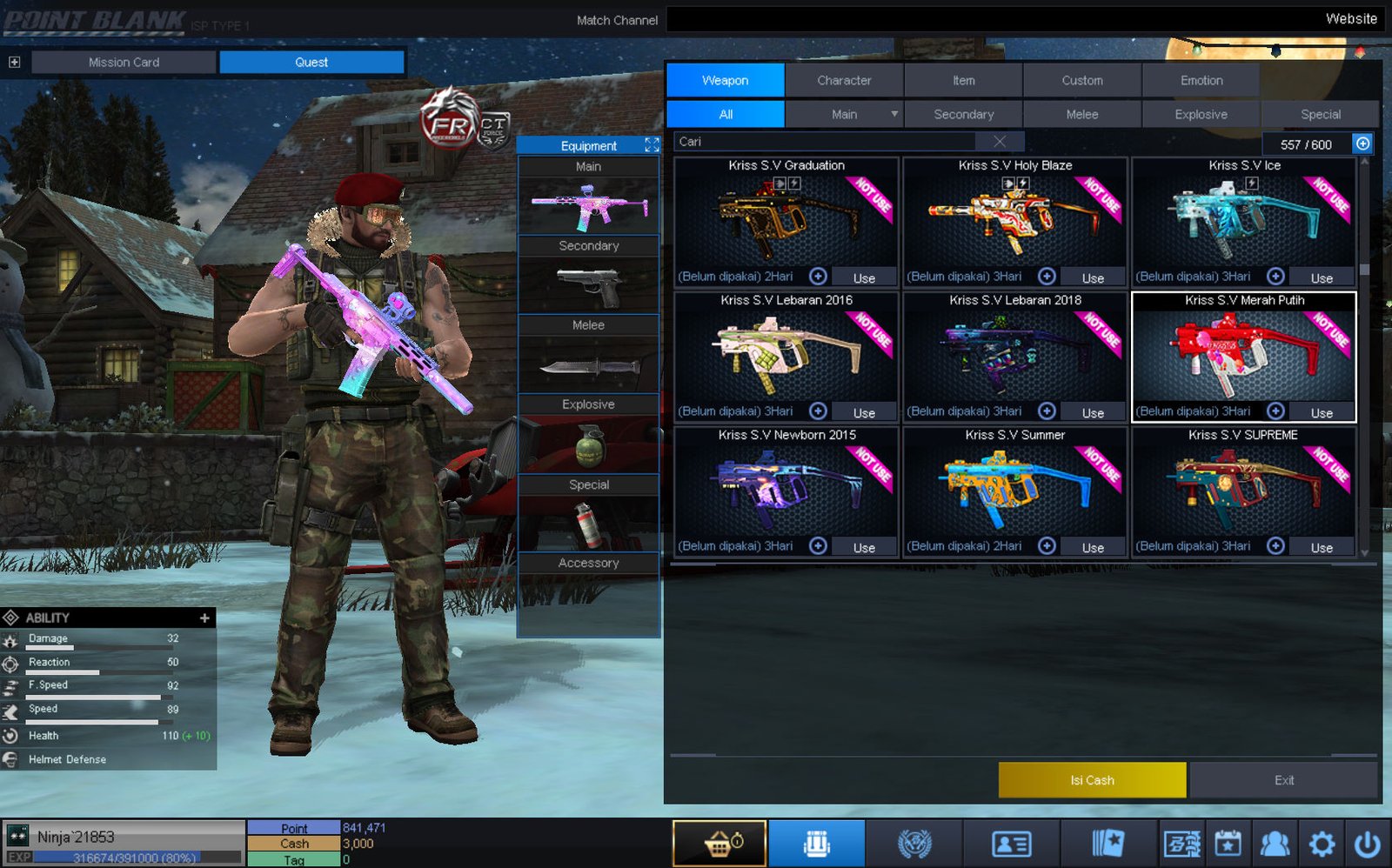Image resolution: width=1392 pixels, height=868 pixels.
Task: Select the Emotion tab
Action: 1201,80
